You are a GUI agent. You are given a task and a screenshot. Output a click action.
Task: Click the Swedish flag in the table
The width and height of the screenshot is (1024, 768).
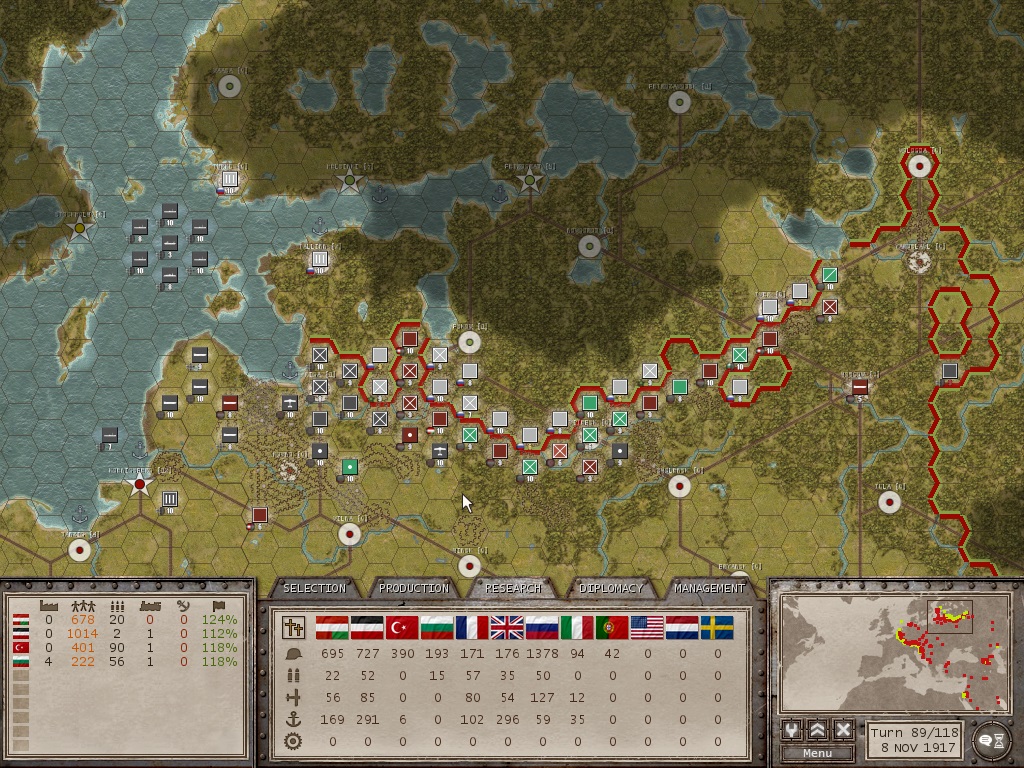click(717, 628)
